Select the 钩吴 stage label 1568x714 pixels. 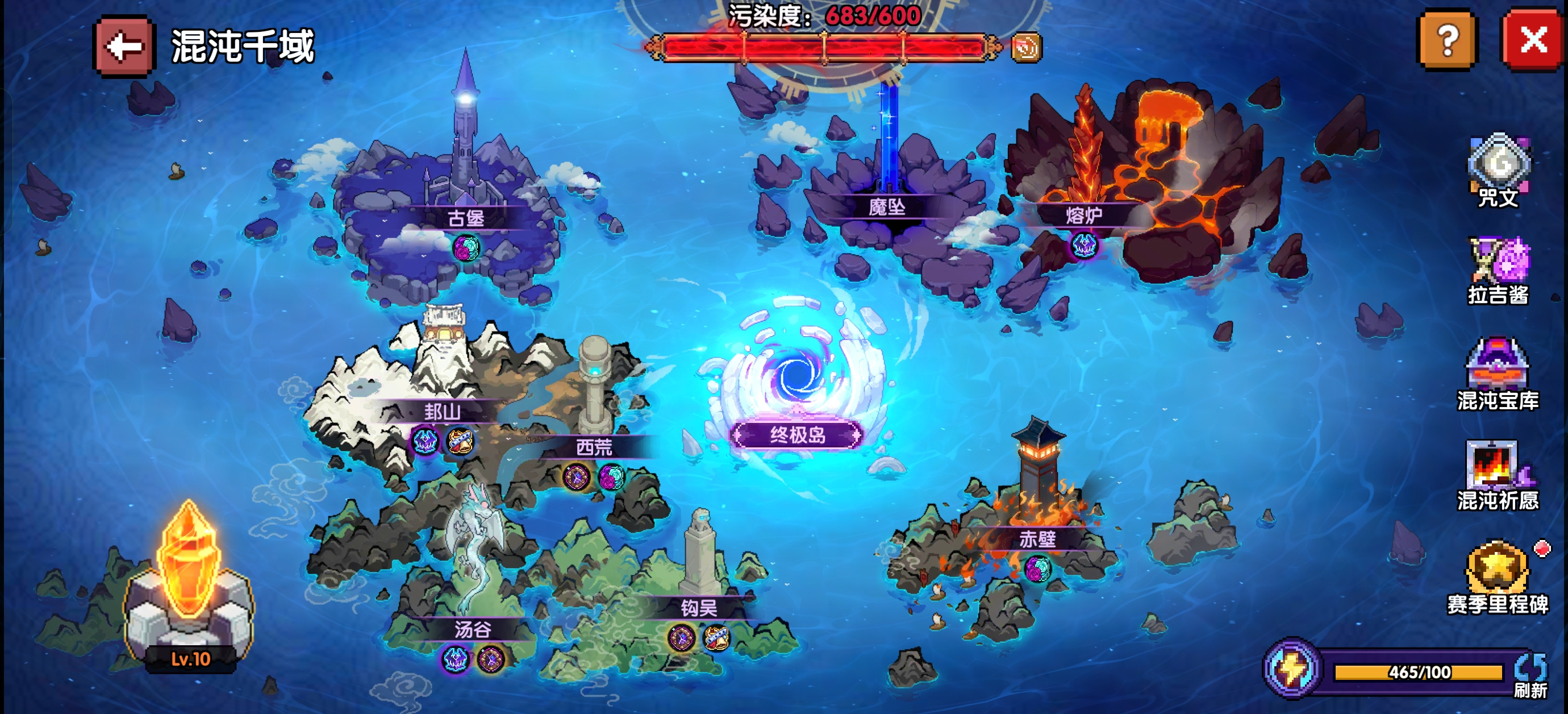pos(699,608)
